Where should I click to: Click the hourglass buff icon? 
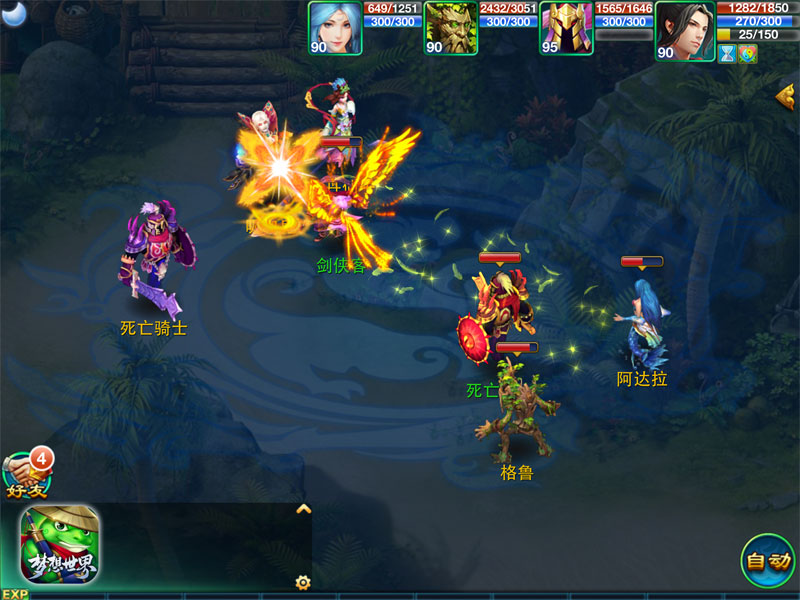point(728,54)
